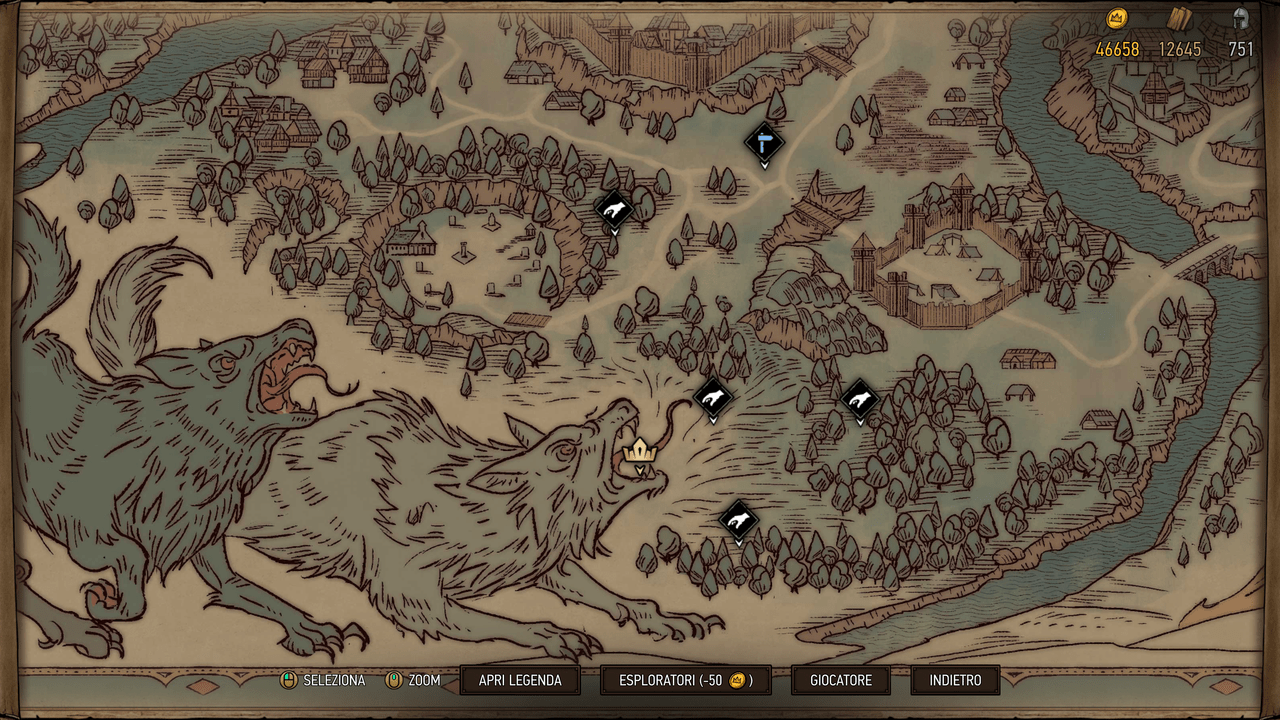
Task: Click the helmet recruits counter icon
Action: (x=1243, y=17)
